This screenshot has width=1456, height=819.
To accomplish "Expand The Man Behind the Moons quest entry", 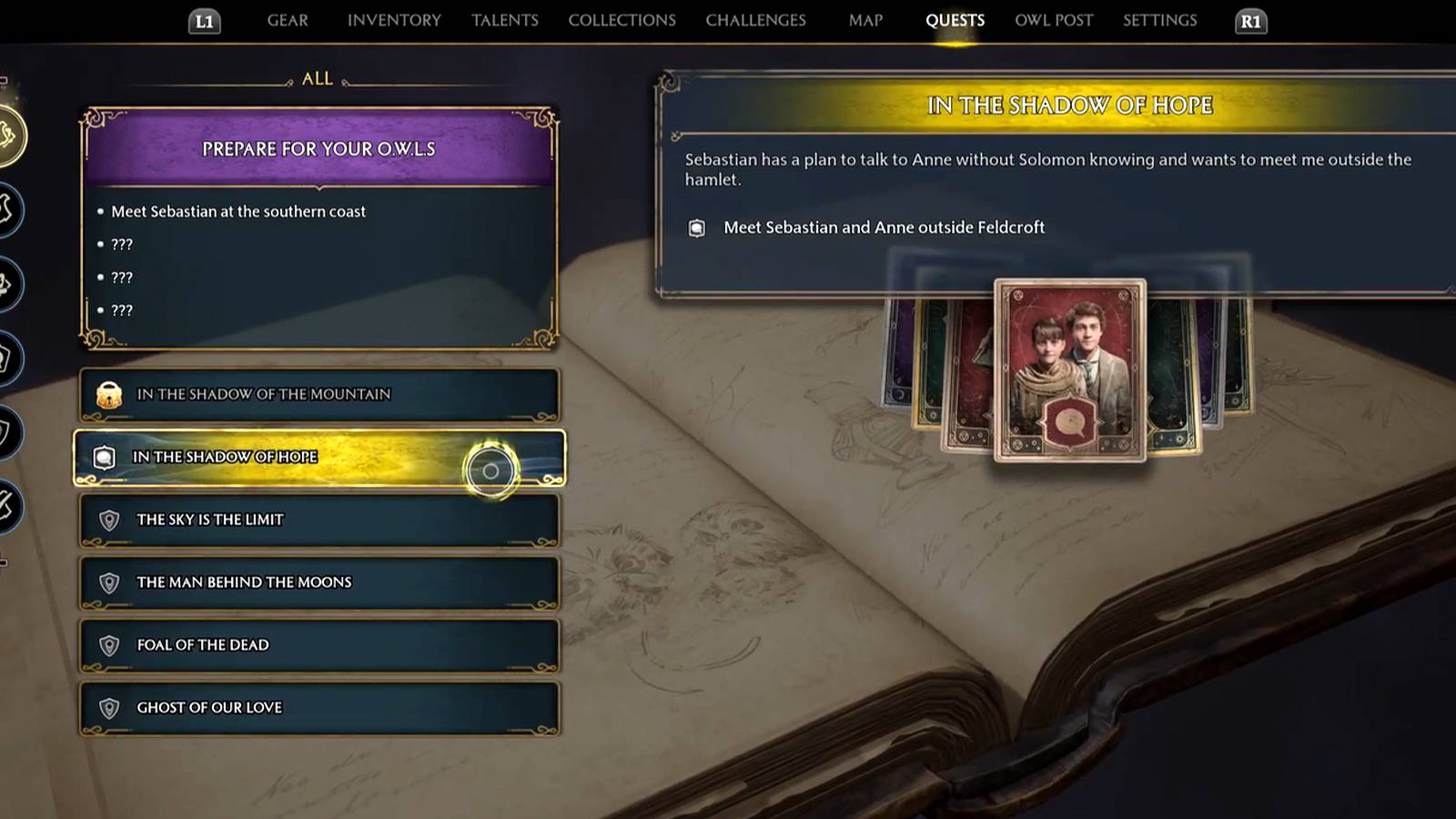I will (318, 582).
